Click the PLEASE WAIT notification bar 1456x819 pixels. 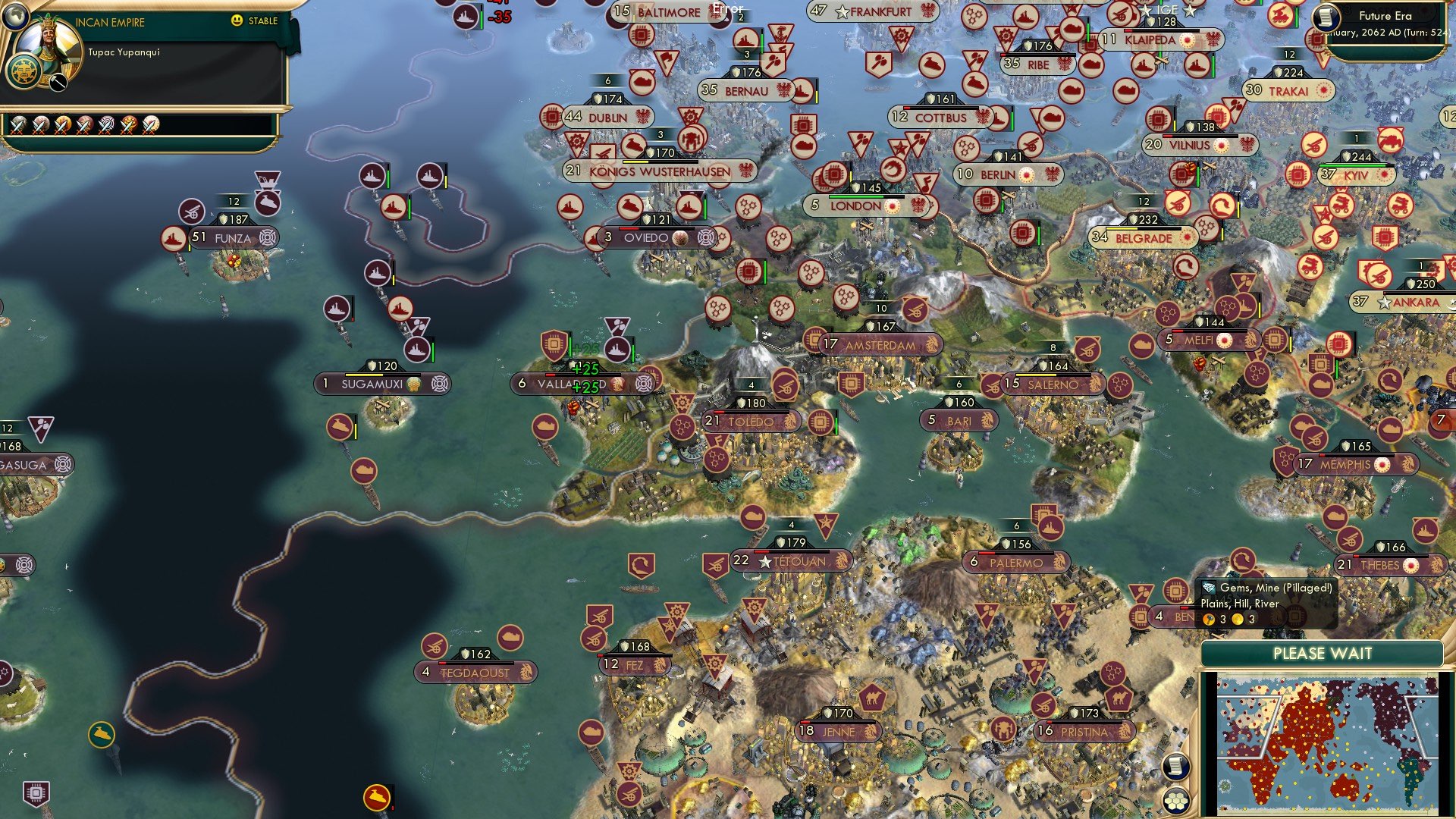(x=1324, y=651)
